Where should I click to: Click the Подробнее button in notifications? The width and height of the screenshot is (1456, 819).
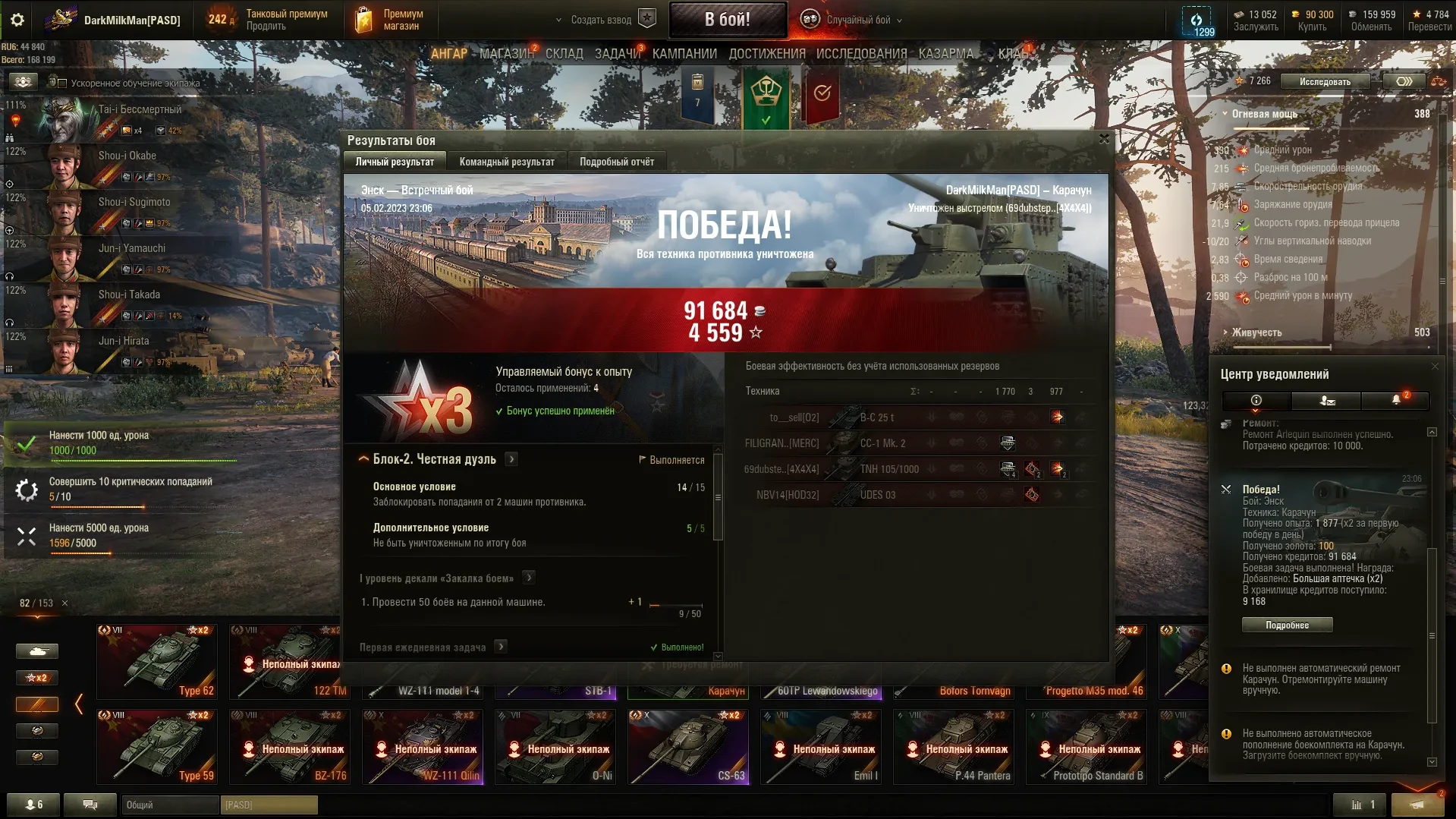[1287, 625]
